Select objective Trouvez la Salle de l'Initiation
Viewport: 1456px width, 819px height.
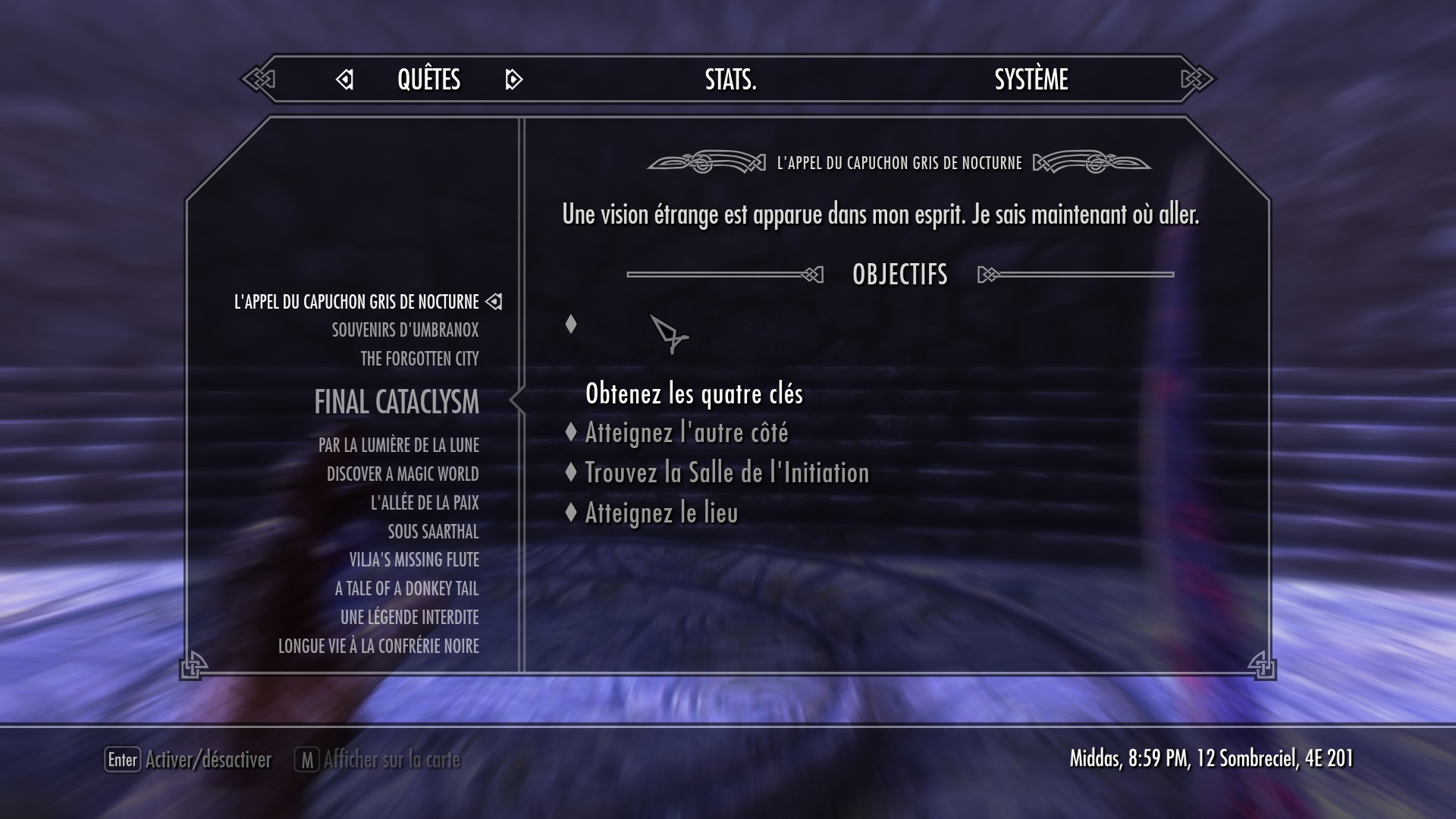(726, 473)
